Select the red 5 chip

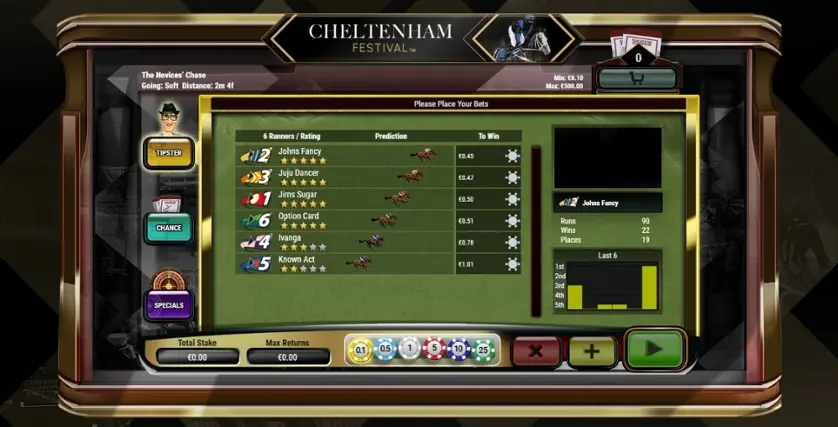433,349
